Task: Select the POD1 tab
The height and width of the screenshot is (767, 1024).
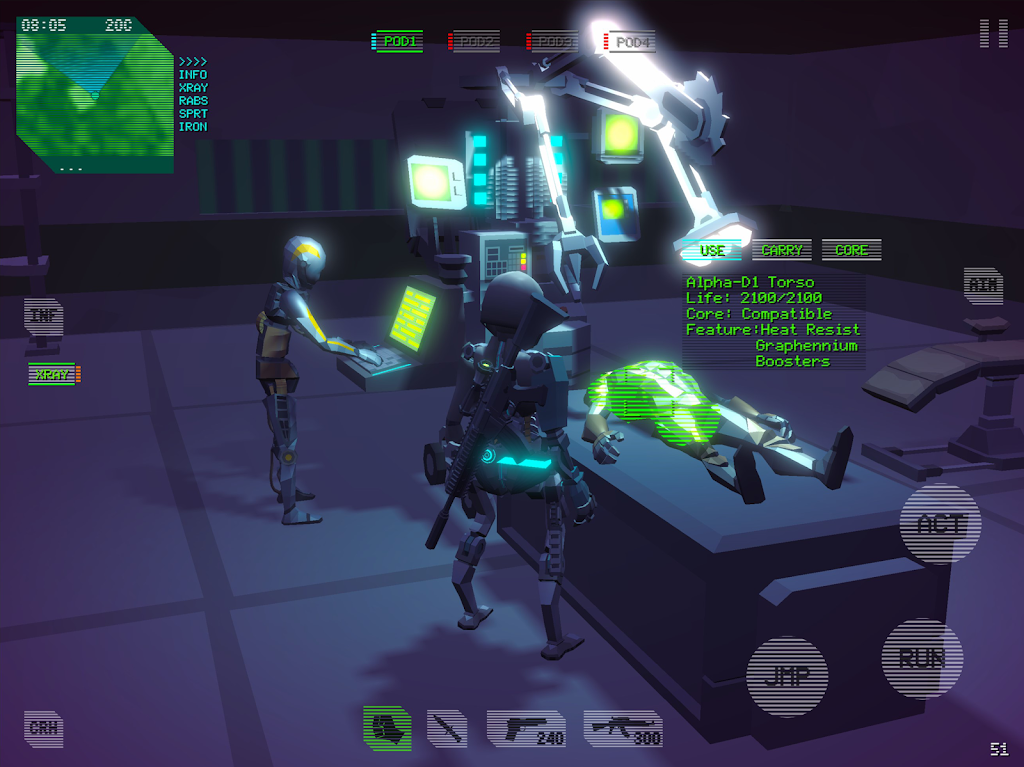Action: point(398,42)
